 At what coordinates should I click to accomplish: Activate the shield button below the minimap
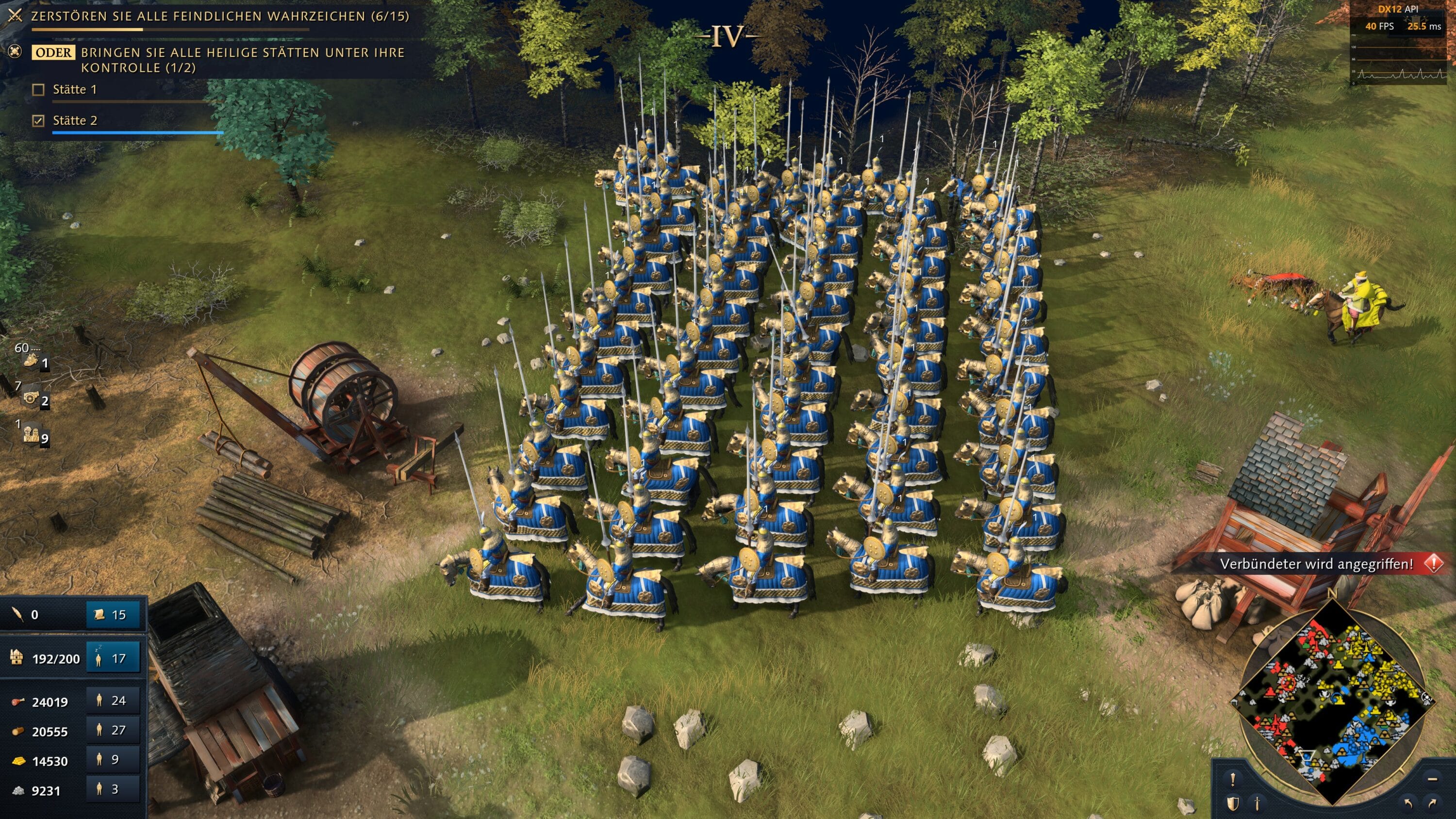(x=1233, y=803)
